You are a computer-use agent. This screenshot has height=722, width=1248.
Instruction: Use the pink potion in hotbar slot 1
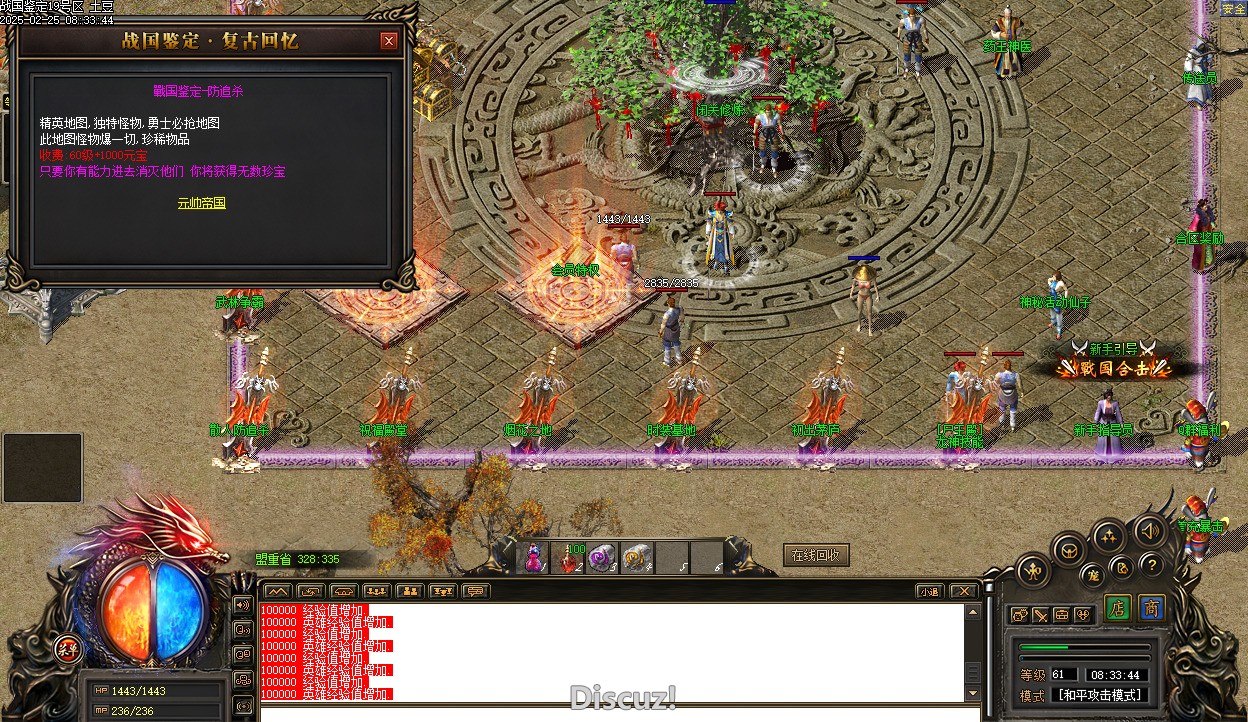[x=534, y=558]
